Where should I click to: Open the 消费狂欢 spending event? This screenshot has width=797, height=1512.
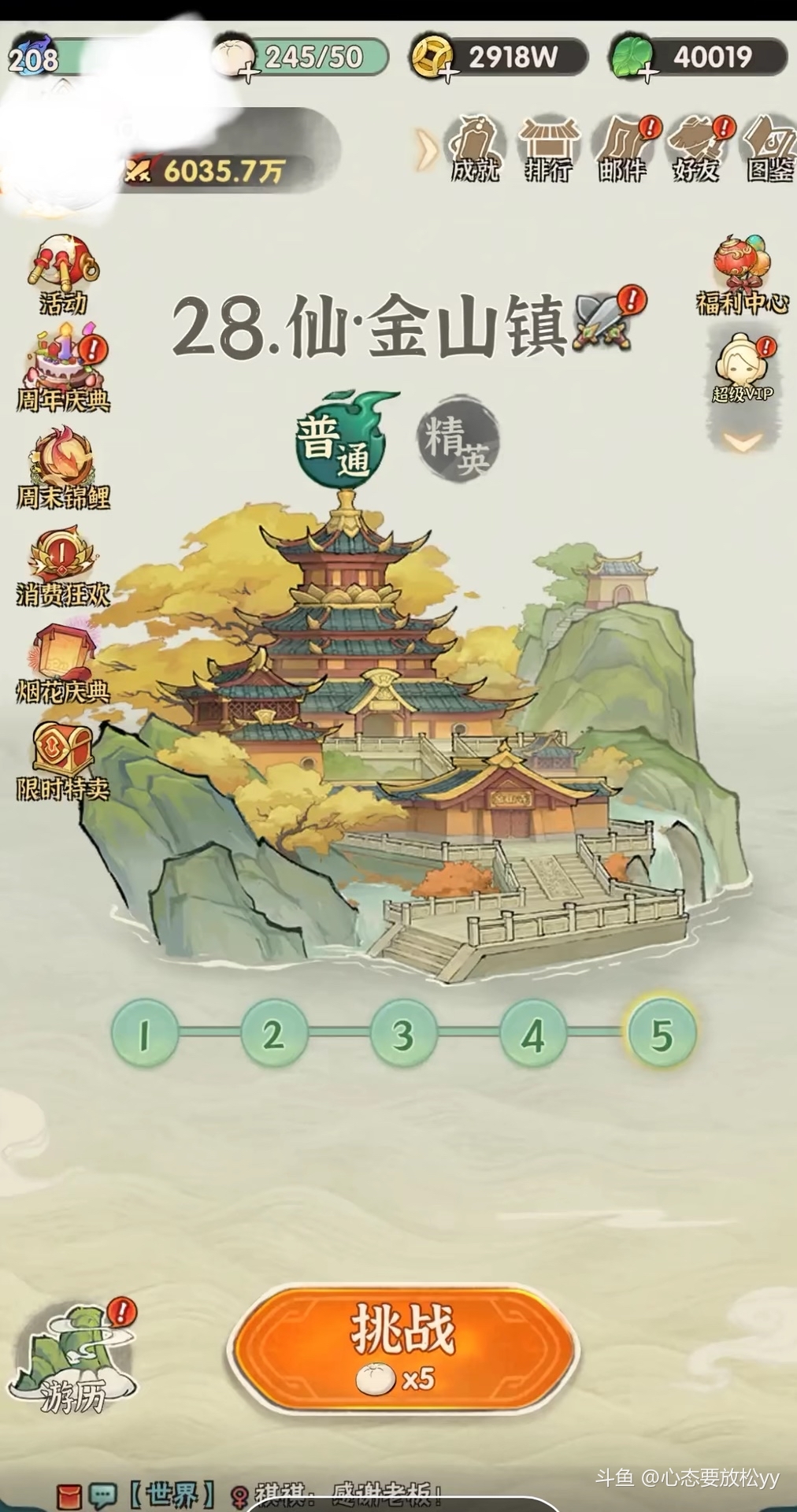pos(63,567)
